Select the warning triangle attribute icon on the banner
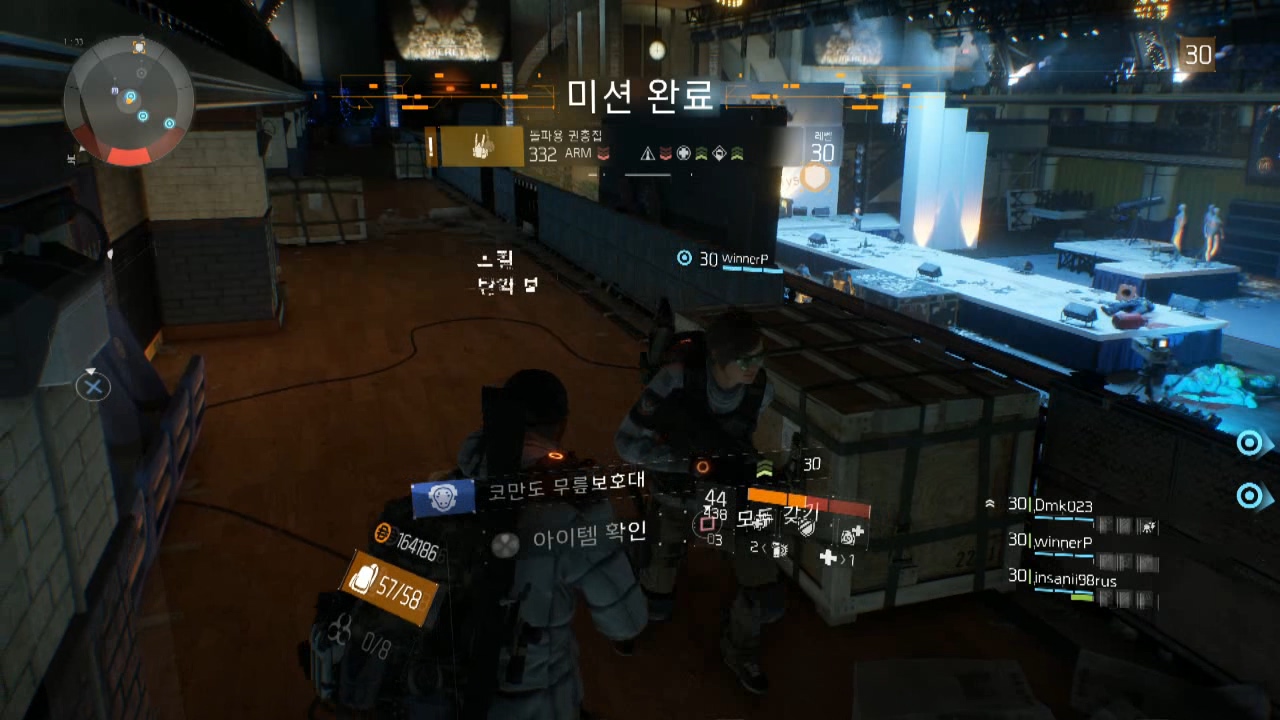 click(647, 153)
